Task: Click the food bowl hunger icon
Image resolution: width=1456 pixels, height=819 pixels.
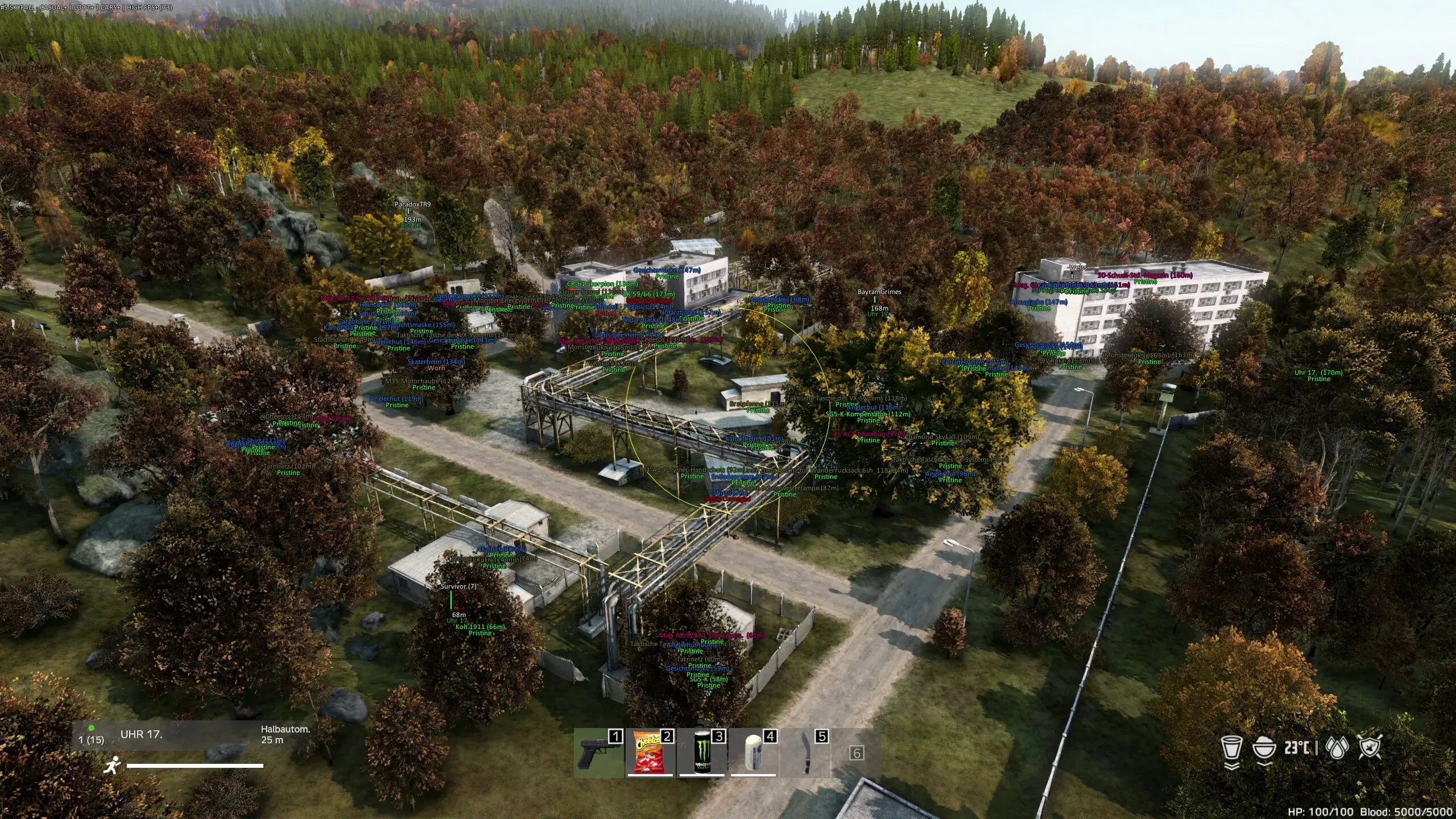Action: tap(1264, 748)
